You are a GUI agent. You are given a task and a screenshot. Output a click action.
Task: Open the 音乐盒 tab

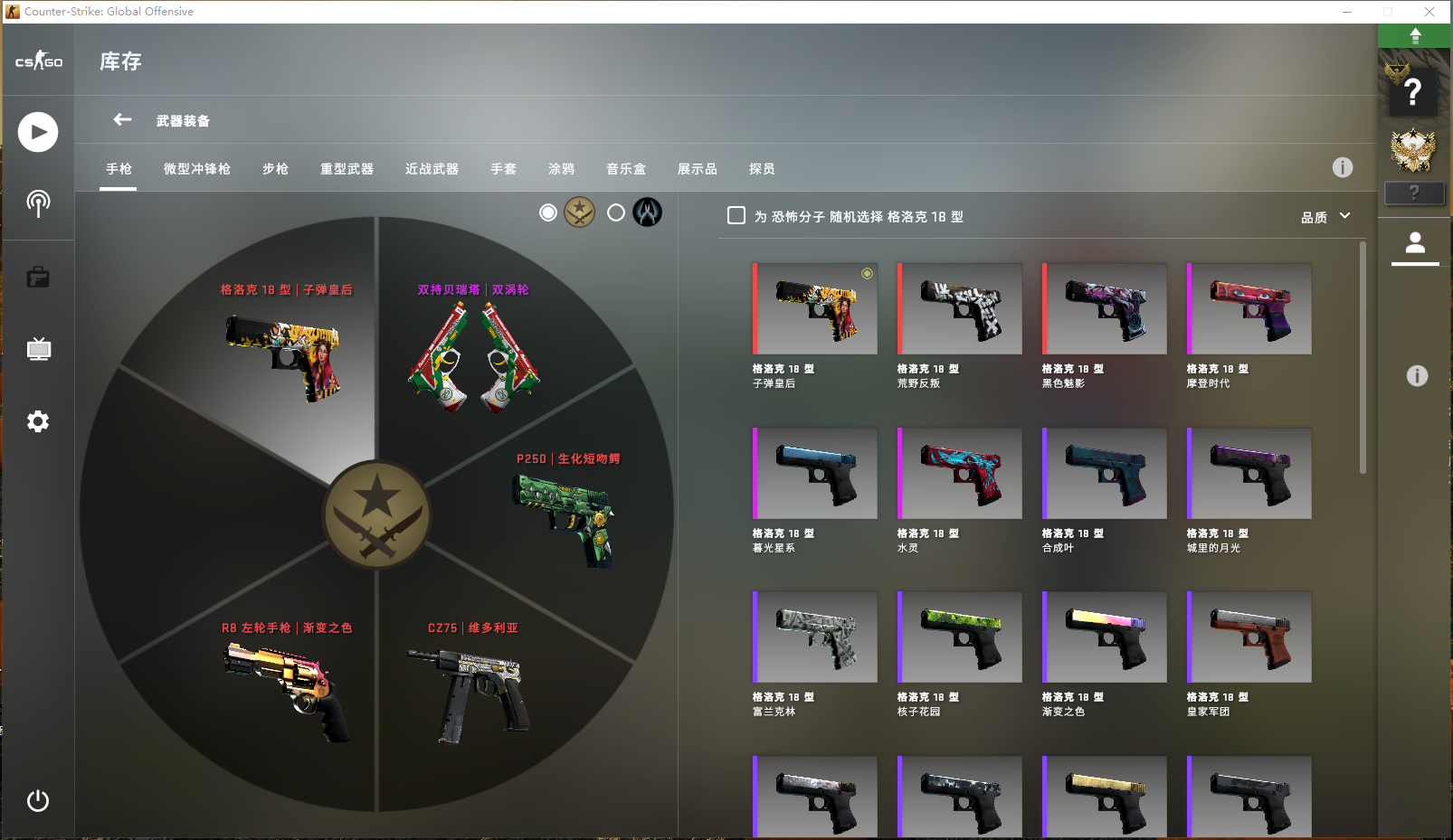point(626,169)
